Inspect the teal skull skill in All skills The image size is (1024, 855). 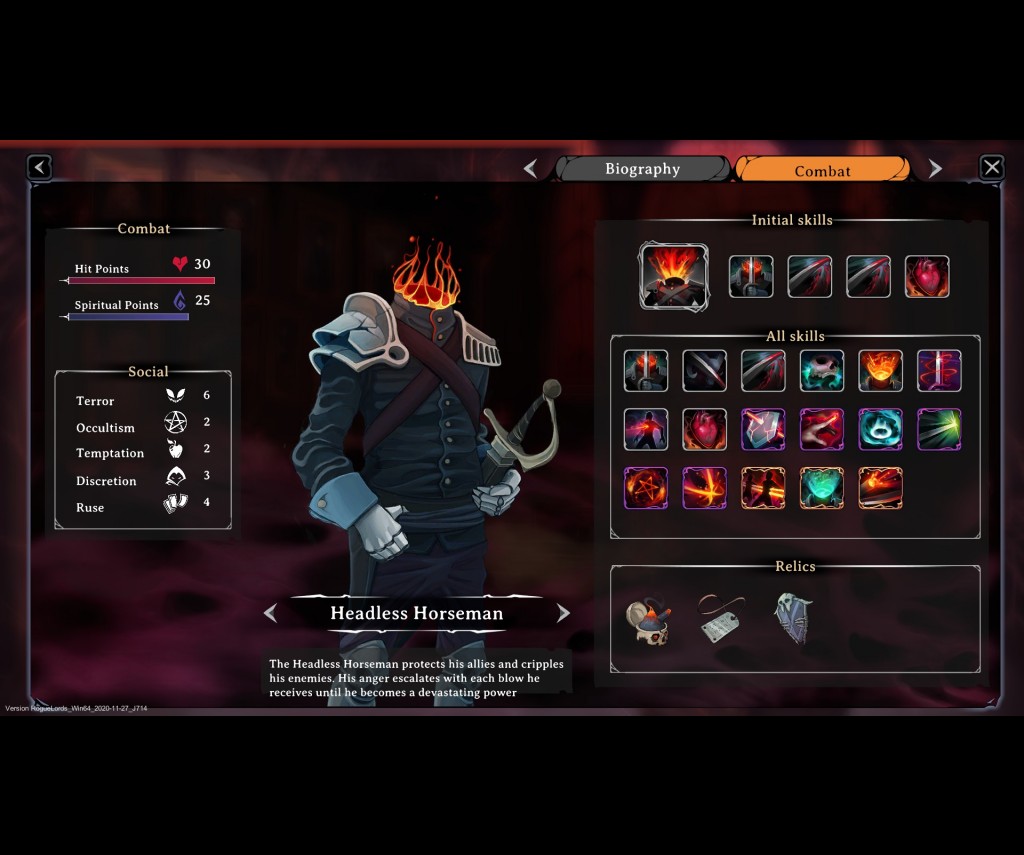(x=821, y=371)
